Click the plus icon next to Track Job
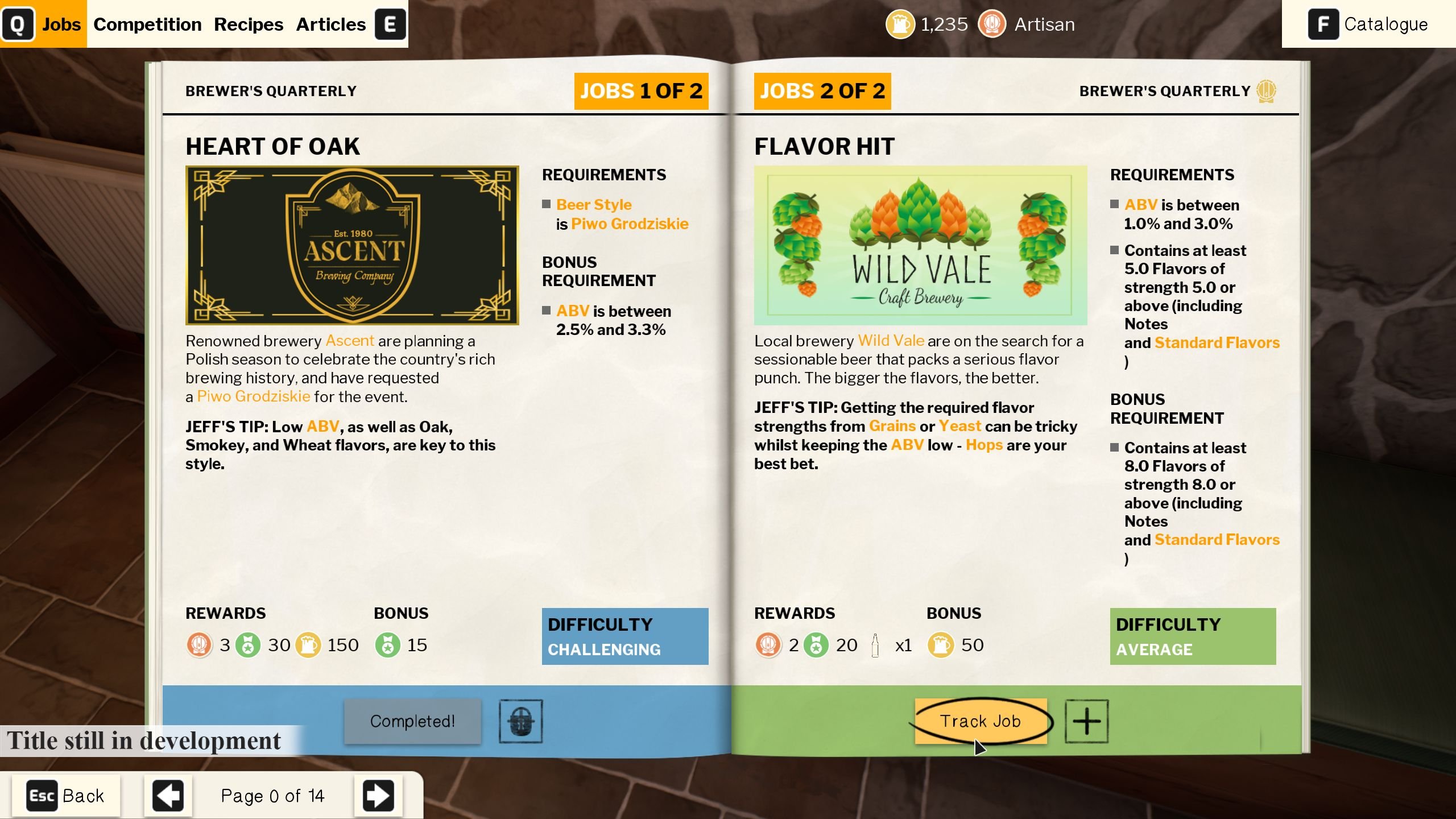 pos(1087,721)
